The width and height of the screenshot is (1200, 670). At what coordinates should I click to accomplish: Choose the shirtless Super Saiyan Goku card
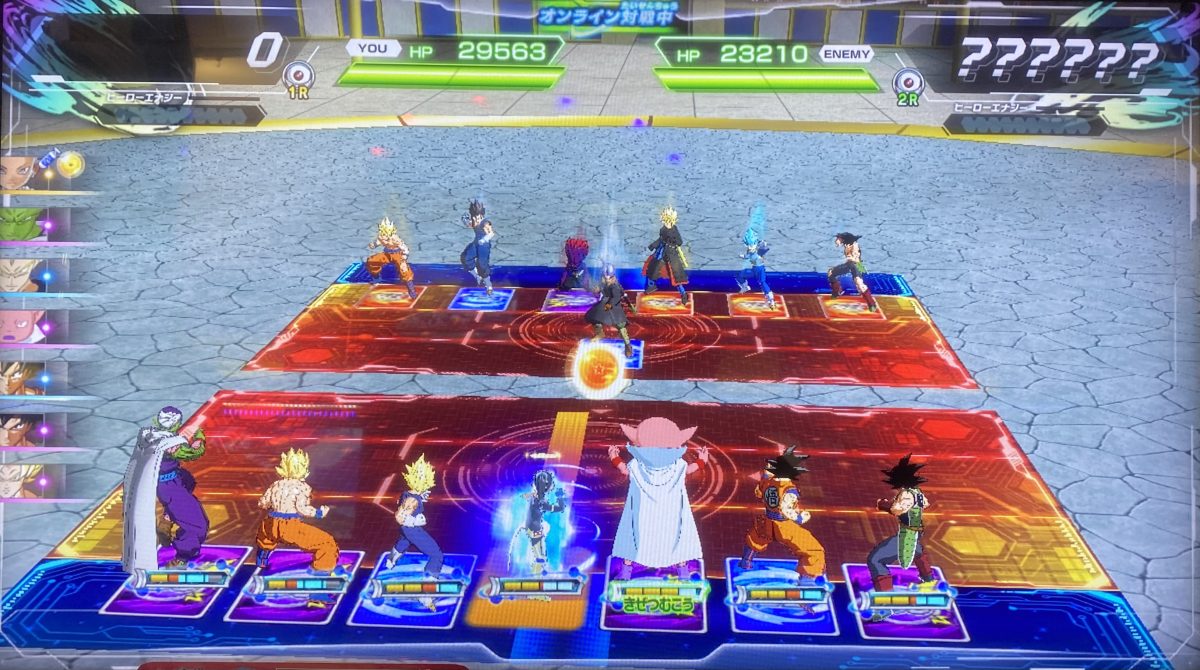(x=293, y=585)
